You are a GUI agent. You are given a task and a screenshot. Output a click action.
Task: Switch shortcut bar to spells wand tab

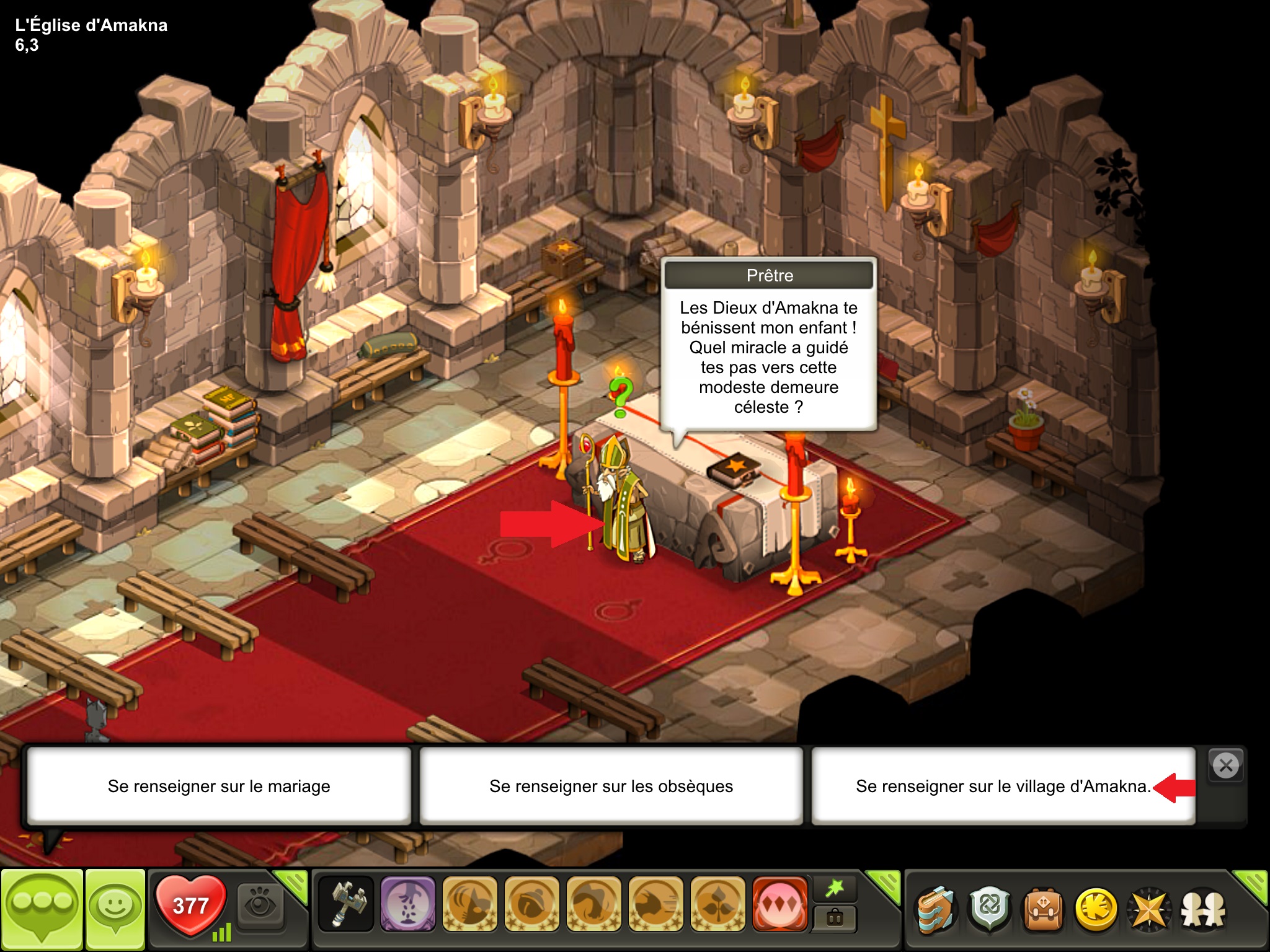click(835, 889)
